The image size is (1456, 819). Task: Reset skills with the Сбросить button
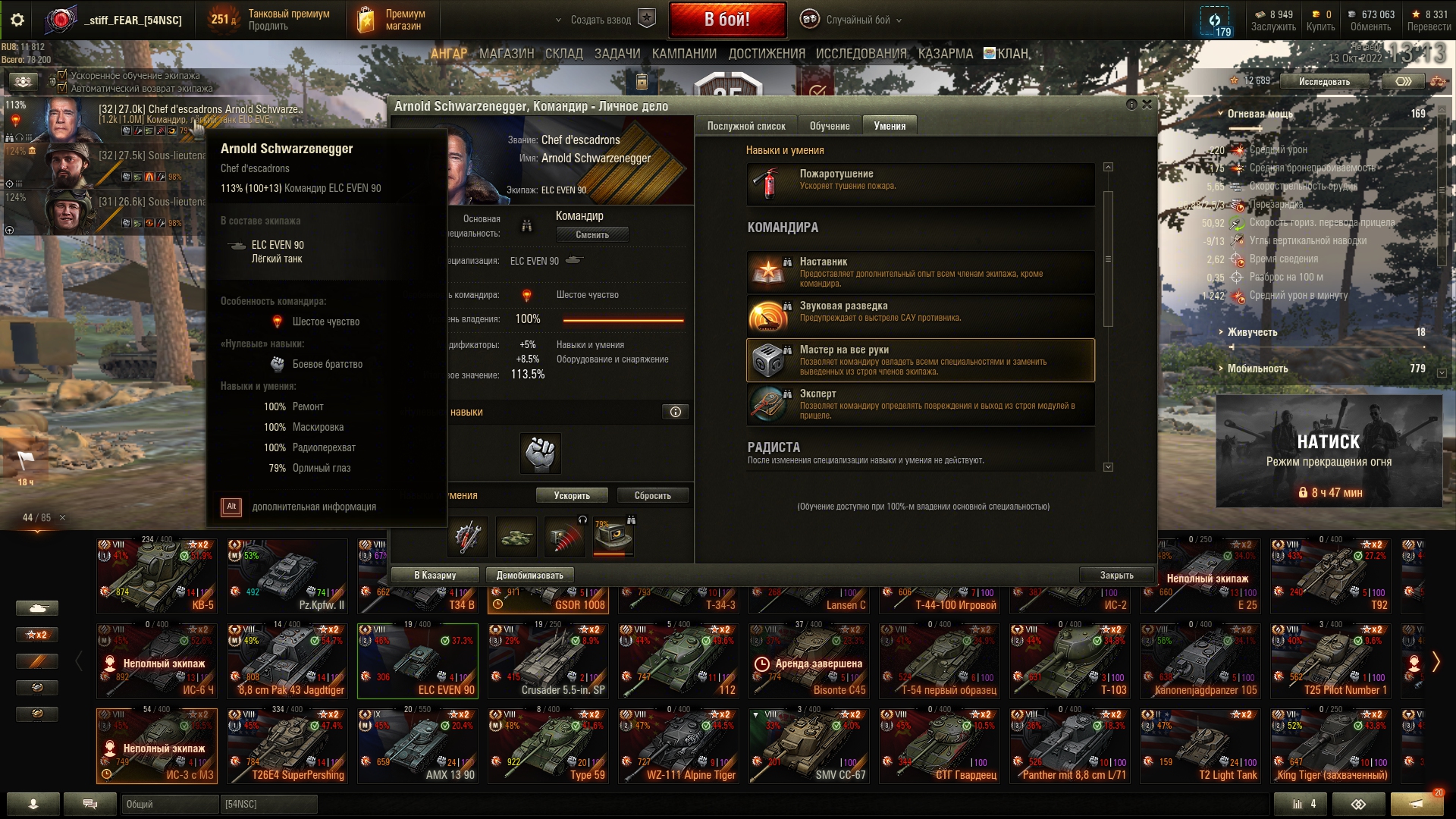(x=652, y=496)
